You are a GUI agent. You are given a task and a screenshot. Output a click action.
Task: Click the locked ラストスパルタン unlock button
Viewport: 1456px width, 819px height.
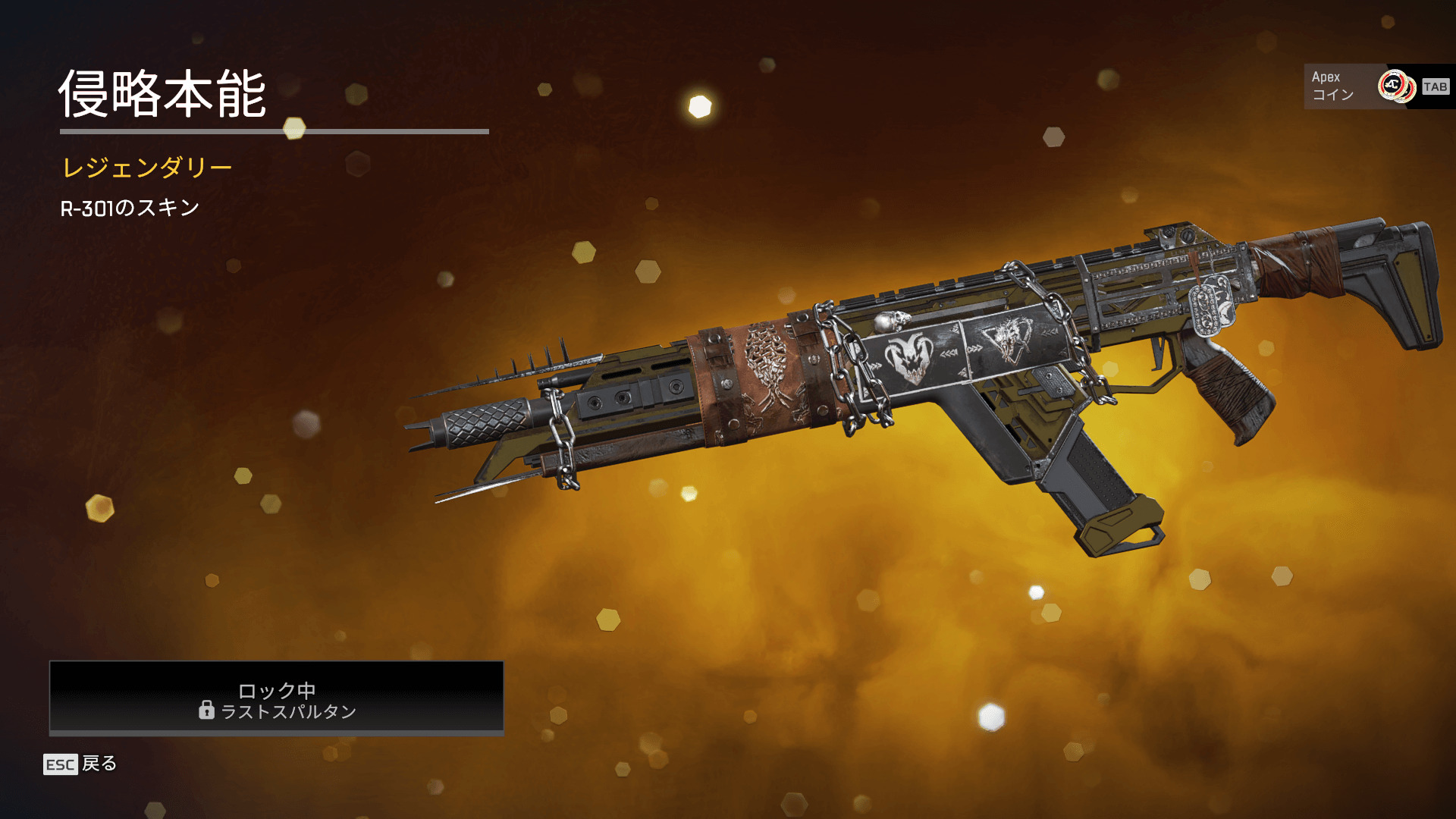(x=277, y=698)
